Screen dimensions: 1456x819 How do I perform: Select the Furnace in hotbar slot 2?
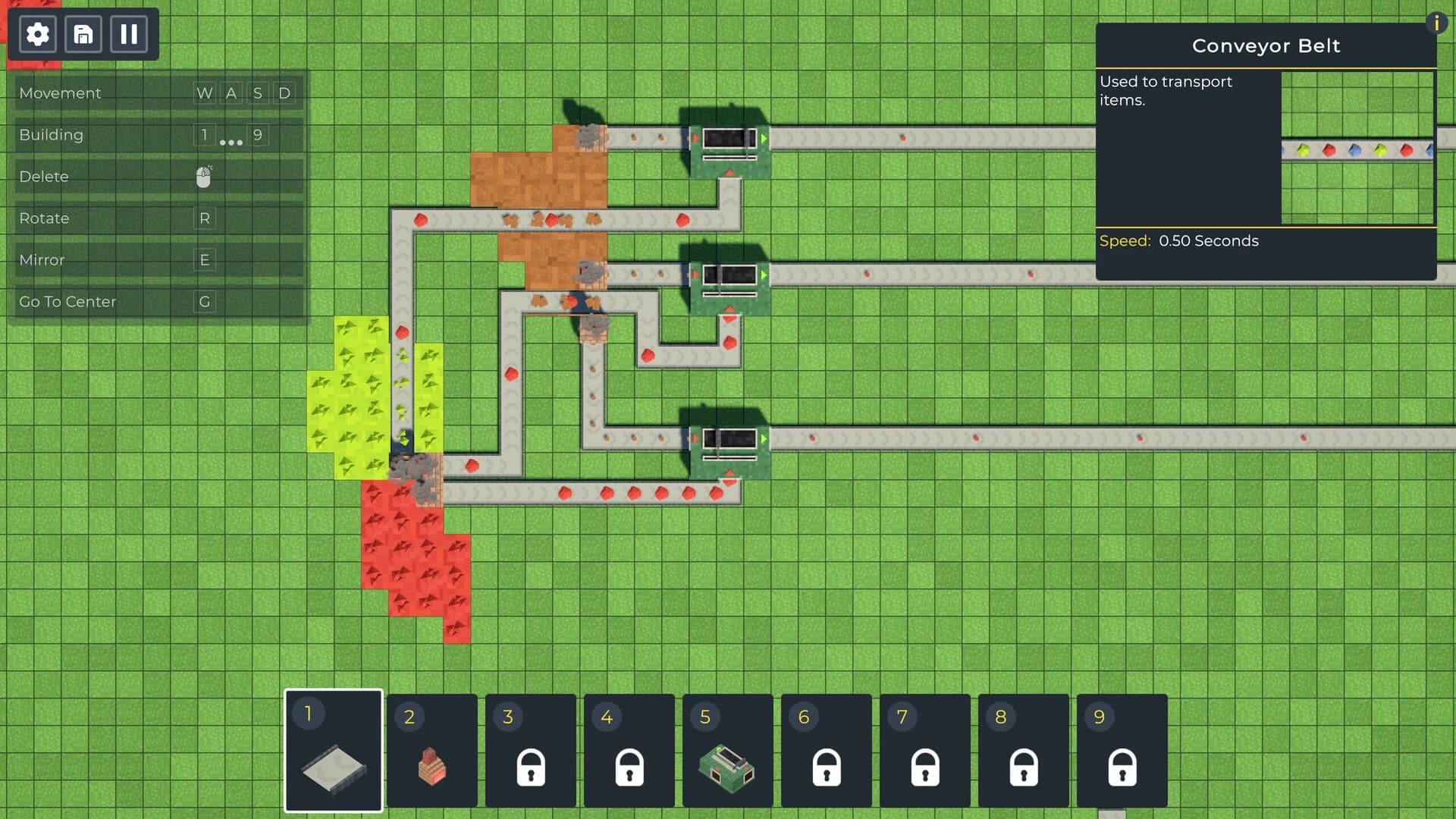point(432,767)
